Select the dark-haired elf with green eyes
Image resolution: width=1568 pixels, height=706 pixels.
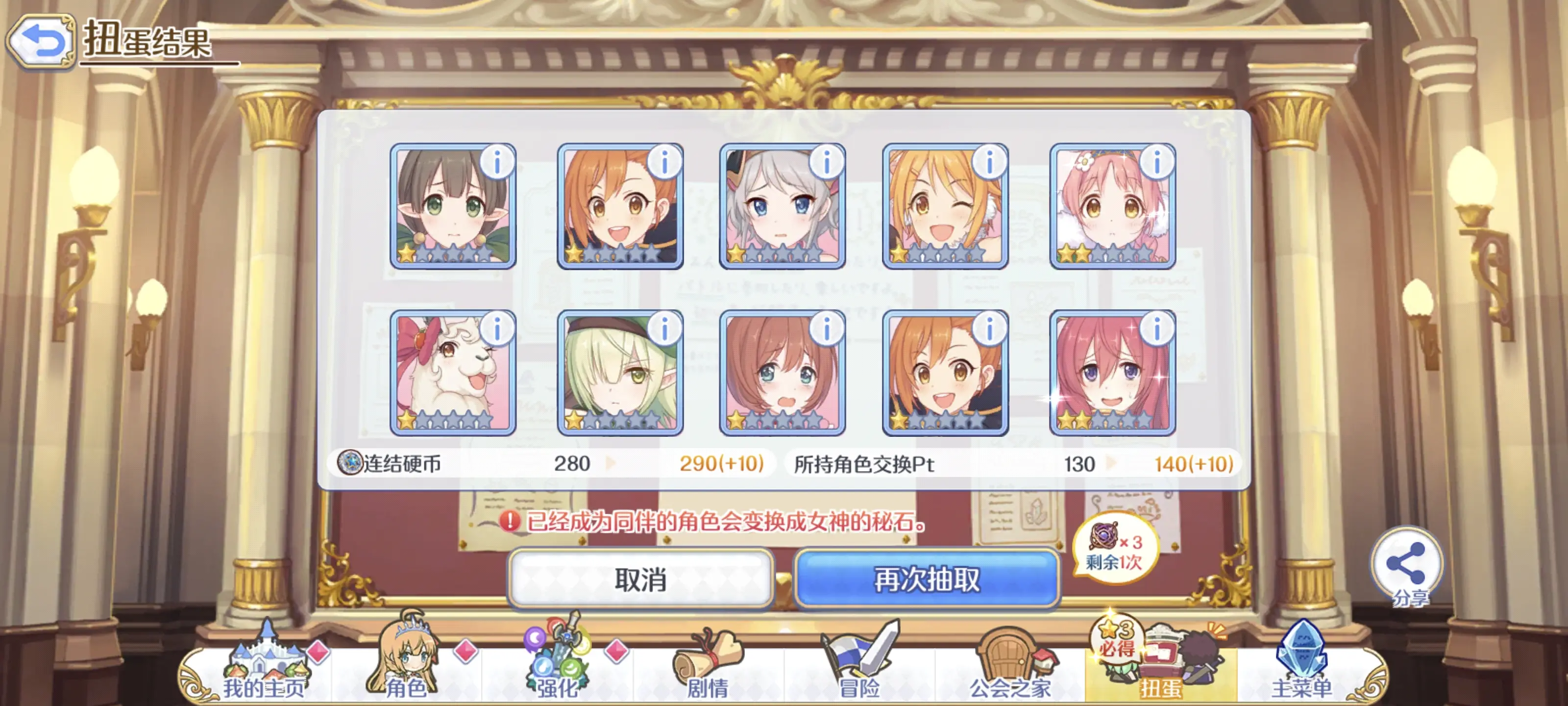pos(452,207)
